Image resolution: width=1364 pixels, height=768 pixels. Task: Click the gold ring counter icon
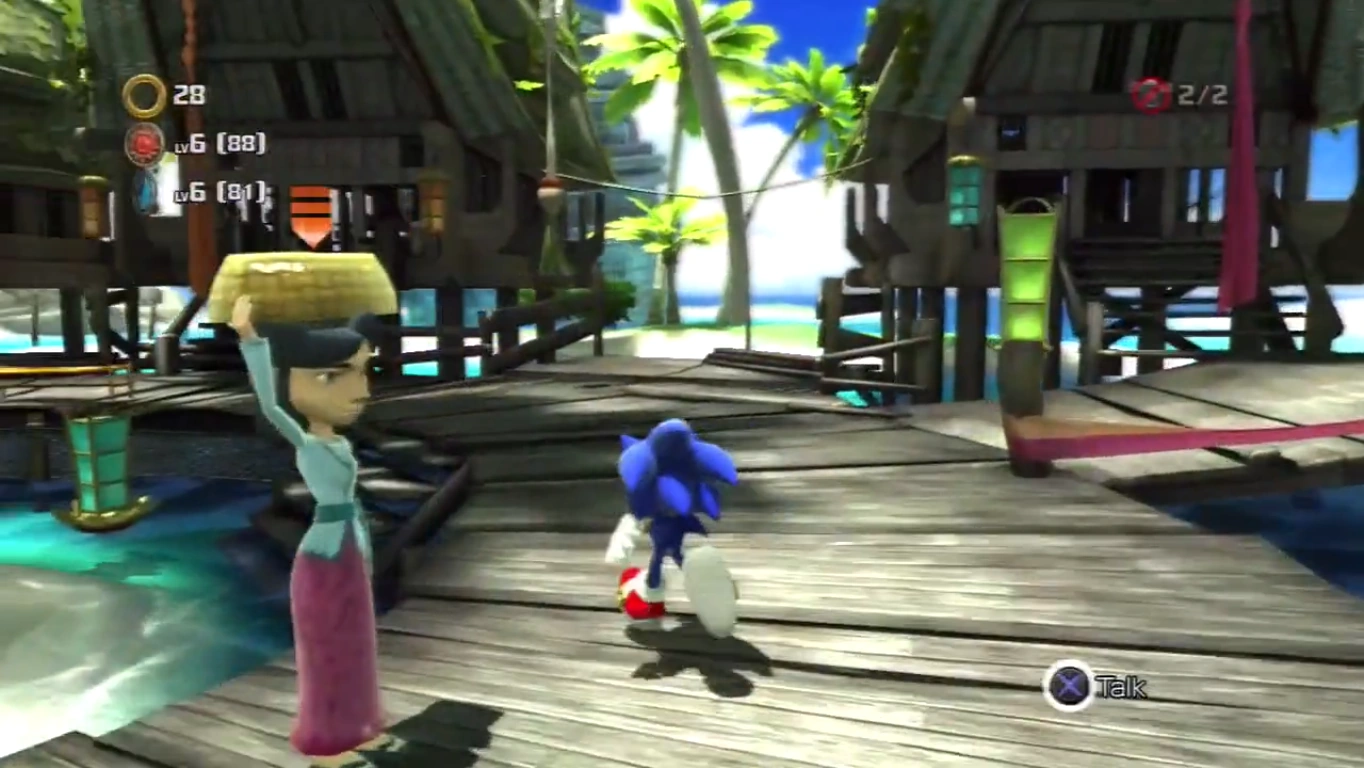(x=144, y=96)
